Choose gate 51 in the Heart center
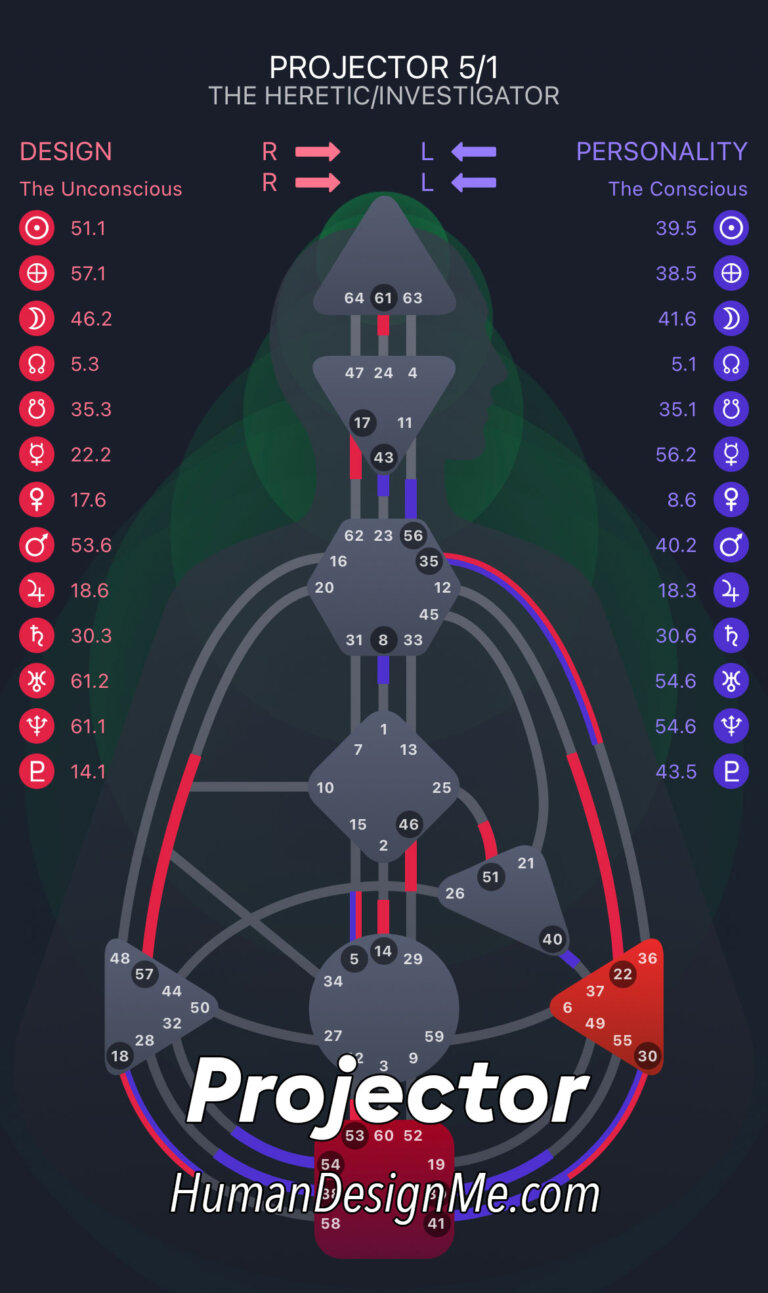Screen dimensions: 768x1293 click(x=490, y=877)
